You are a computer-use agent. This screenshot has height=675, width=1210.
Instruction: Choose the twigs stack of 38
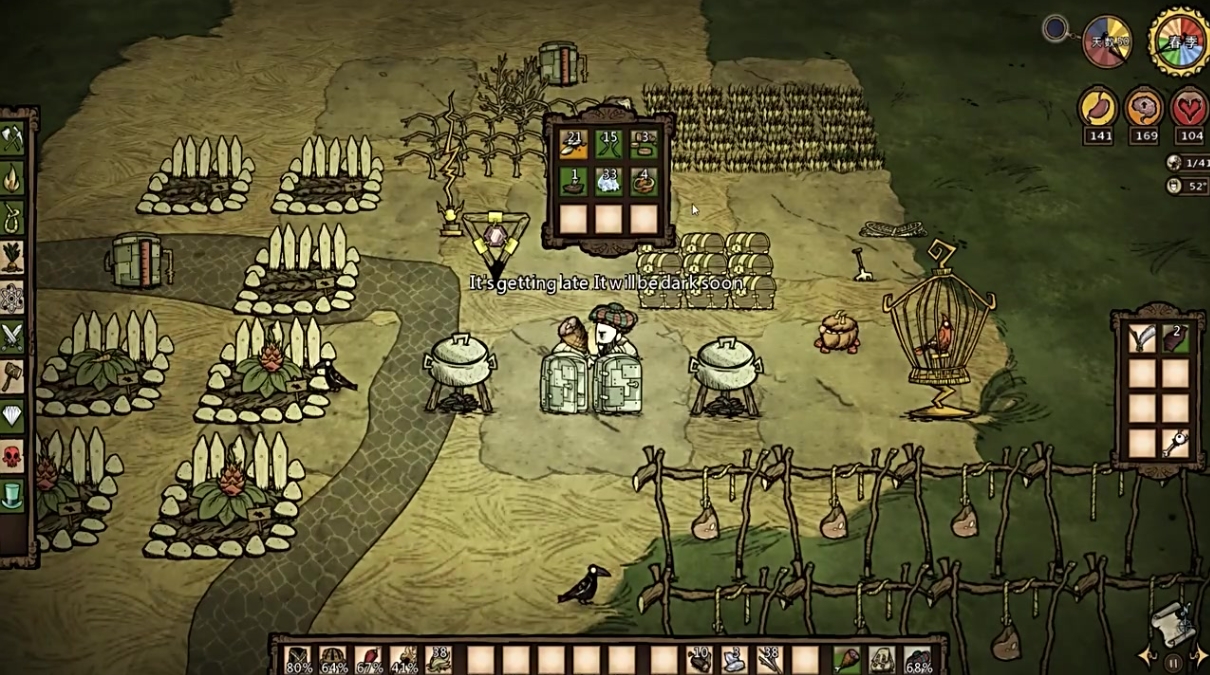coord(769,659)
